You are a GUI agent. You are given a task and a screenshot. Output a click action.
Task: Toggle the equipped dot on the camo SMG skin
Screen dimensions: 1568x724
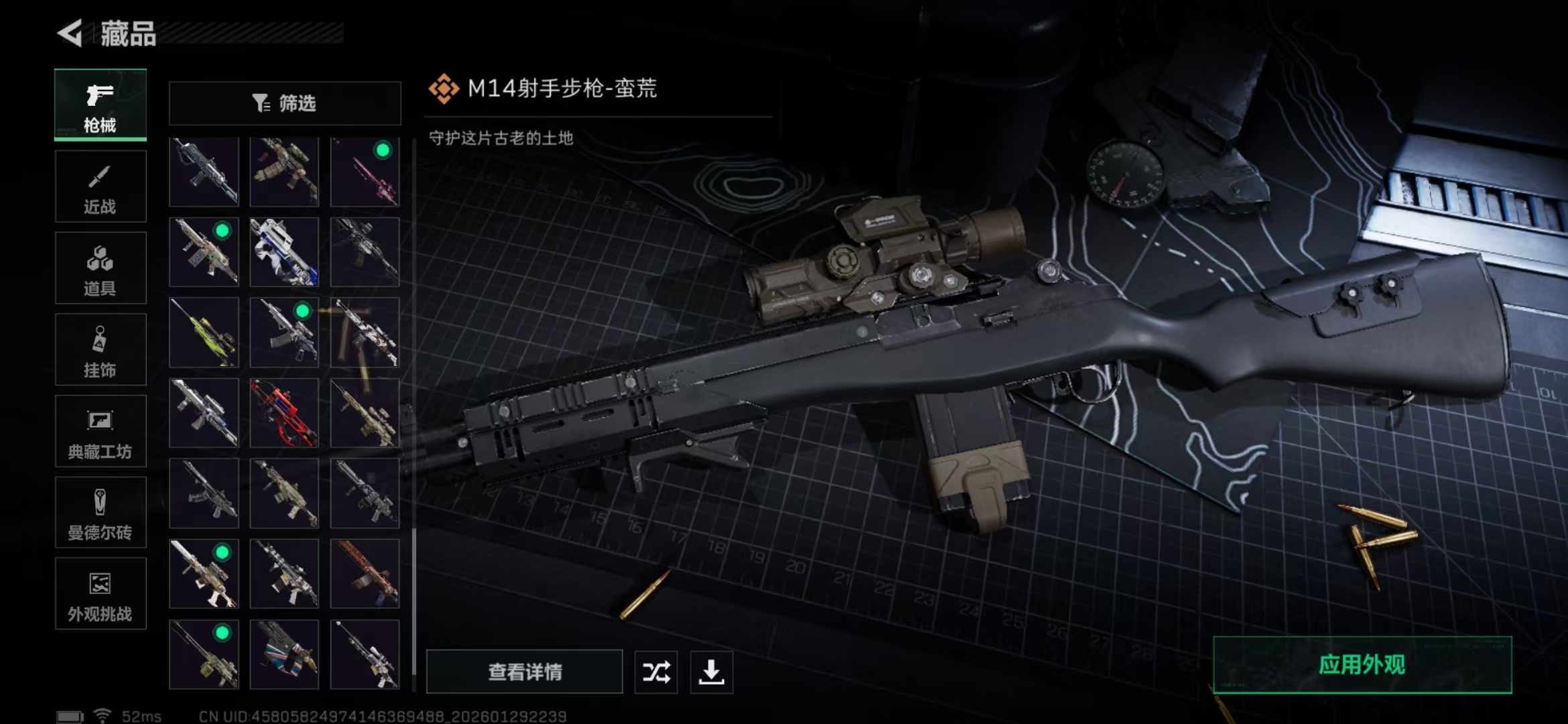point(221,231)
